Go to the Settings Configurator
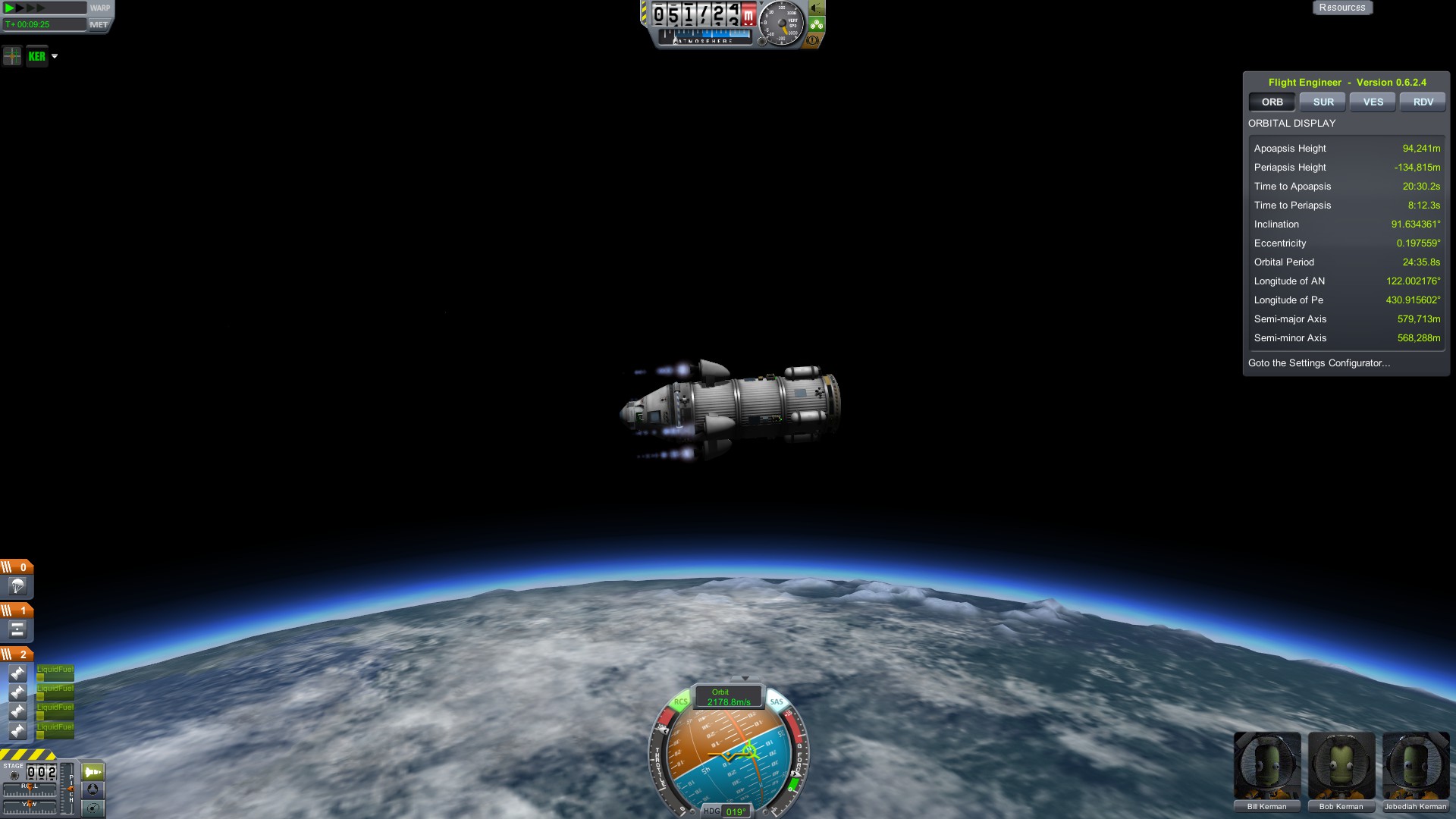Screen dimensions: 1456x819 pos(1319,363)
